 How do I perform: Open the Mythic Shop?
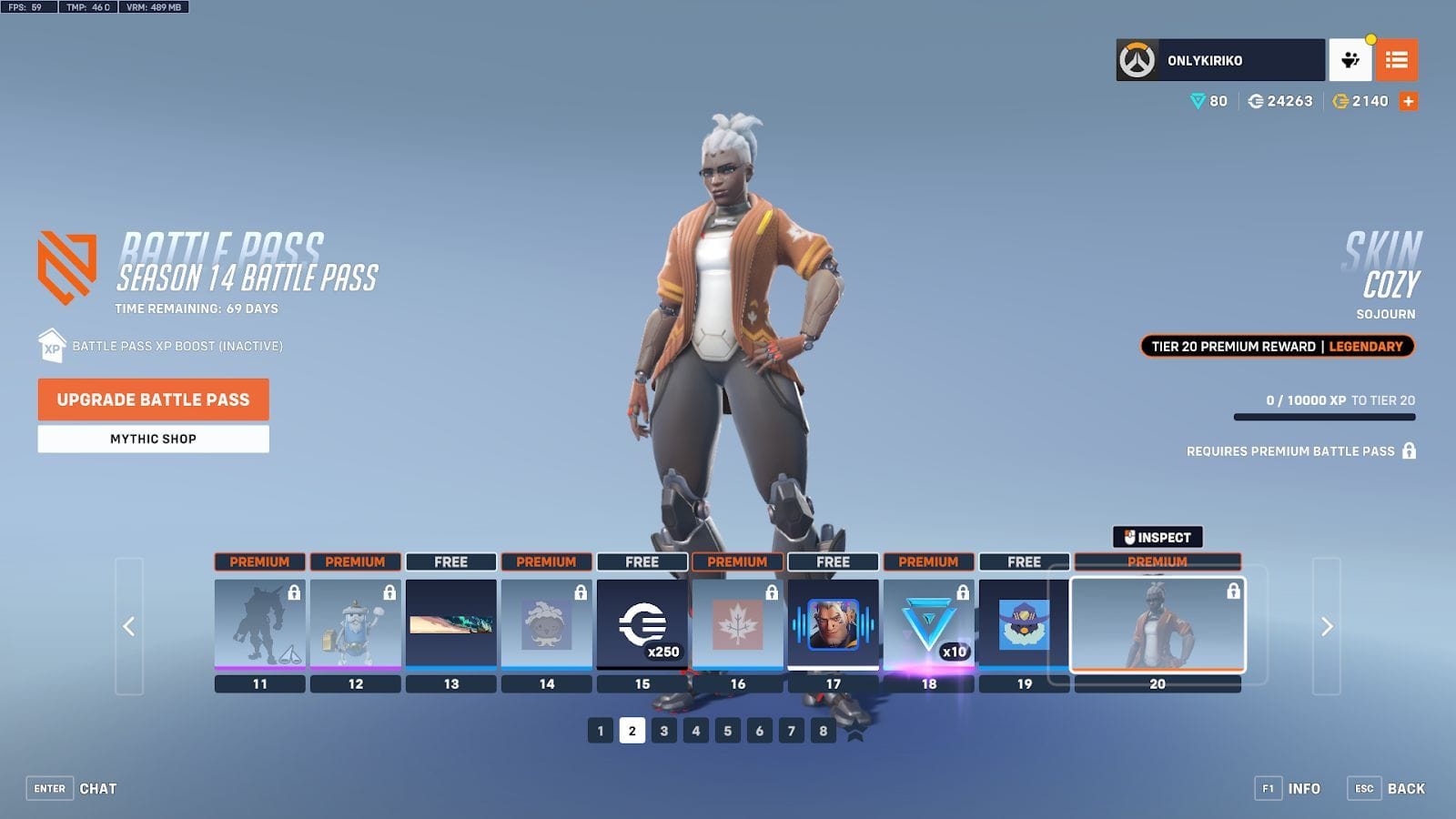pos(152,439)
